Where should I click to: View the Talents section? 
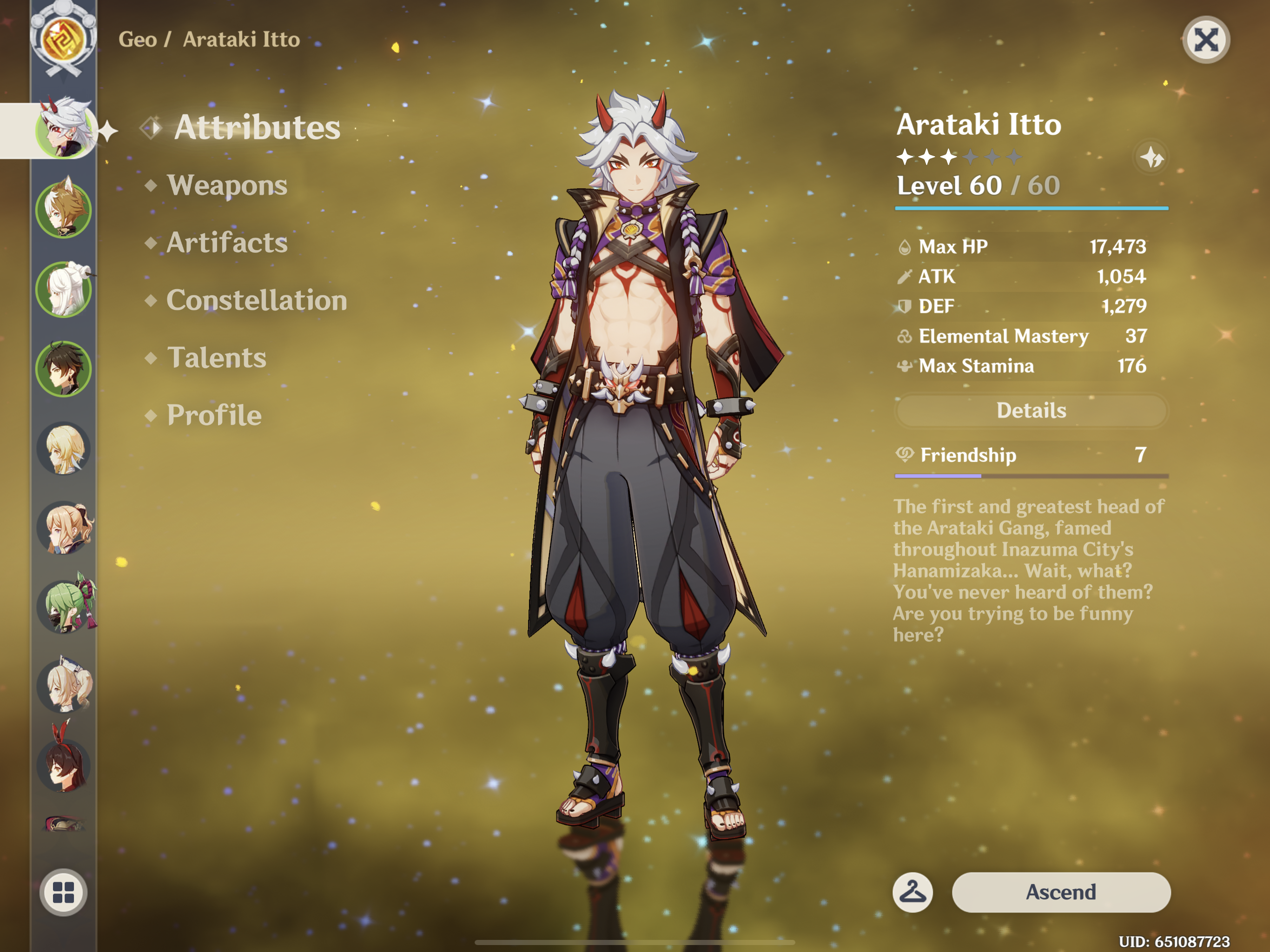217,358
